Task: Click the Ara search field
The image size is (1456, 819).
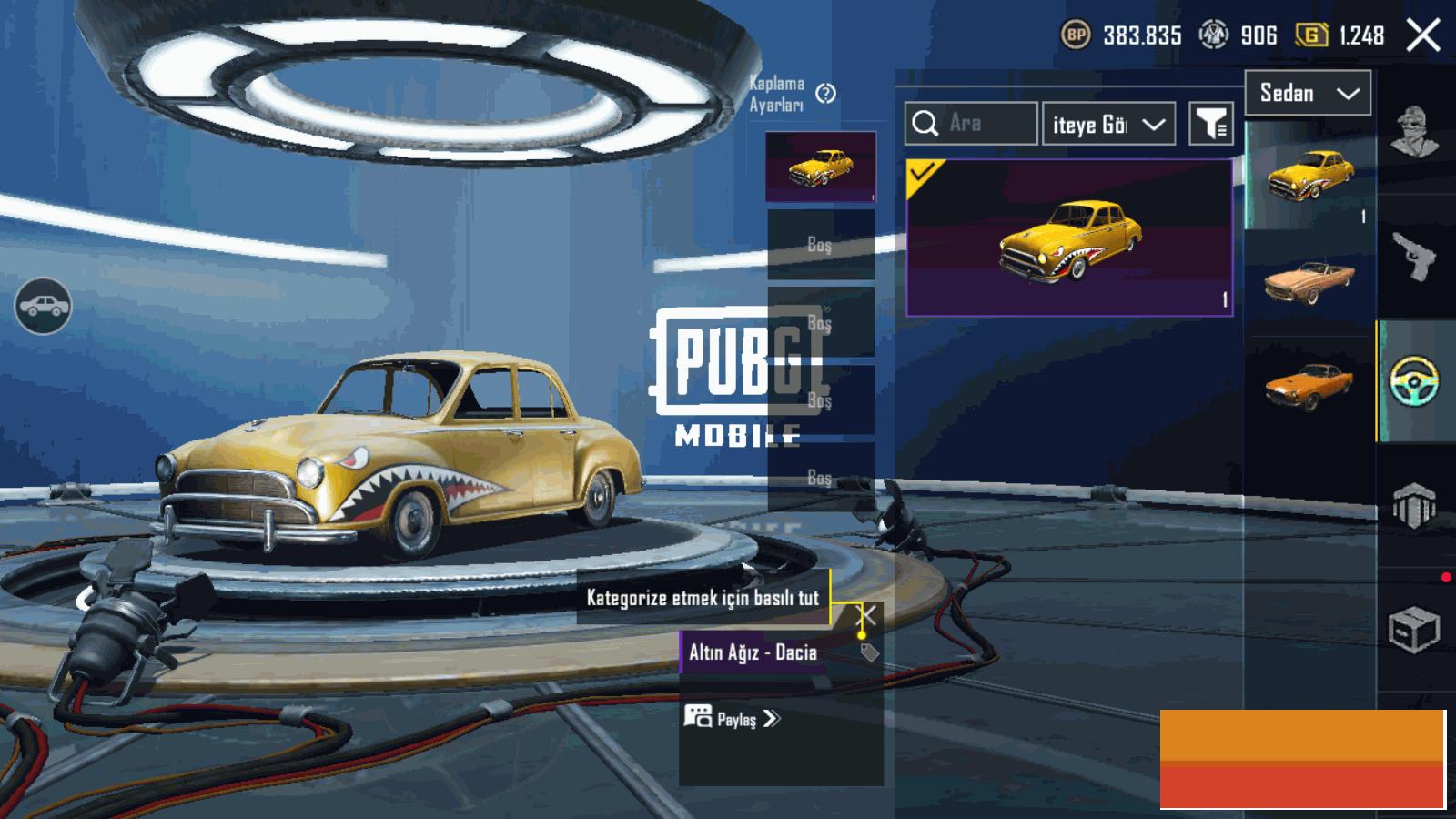Action: click(x=971, y=124)
